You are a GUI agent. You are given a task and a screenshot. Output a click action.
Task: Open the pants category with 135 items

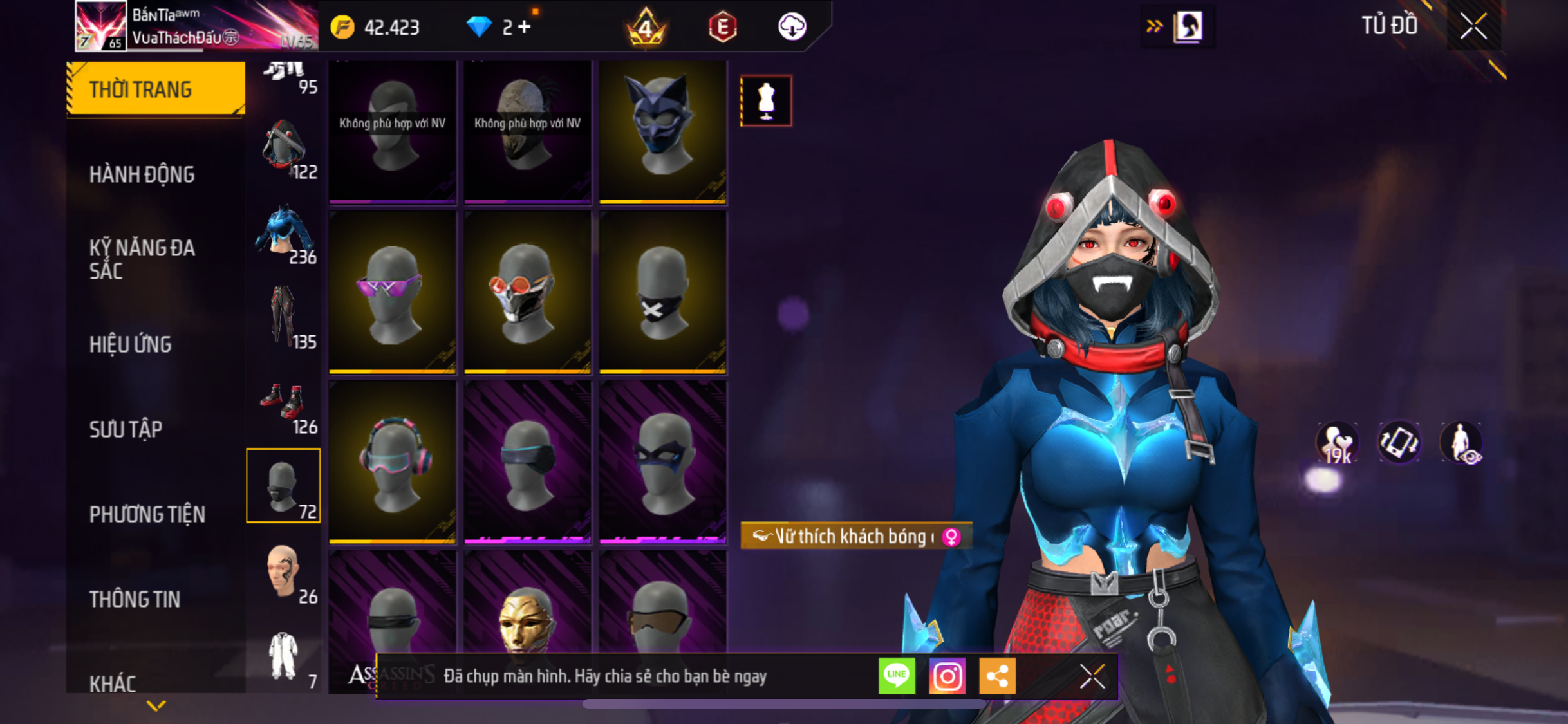284,319
